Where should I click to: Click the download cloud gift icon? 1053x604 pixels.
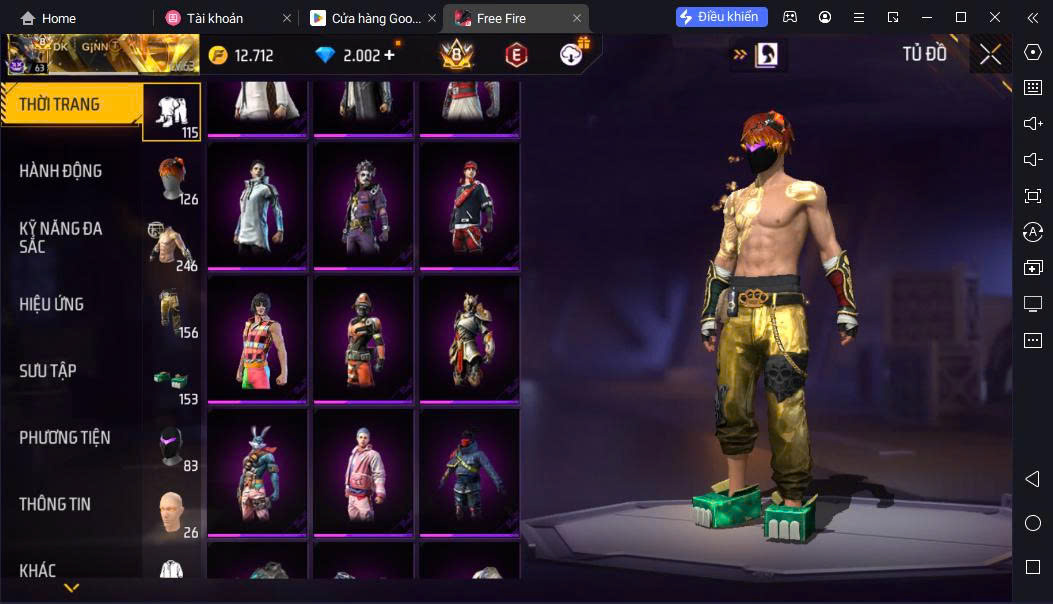572,55
